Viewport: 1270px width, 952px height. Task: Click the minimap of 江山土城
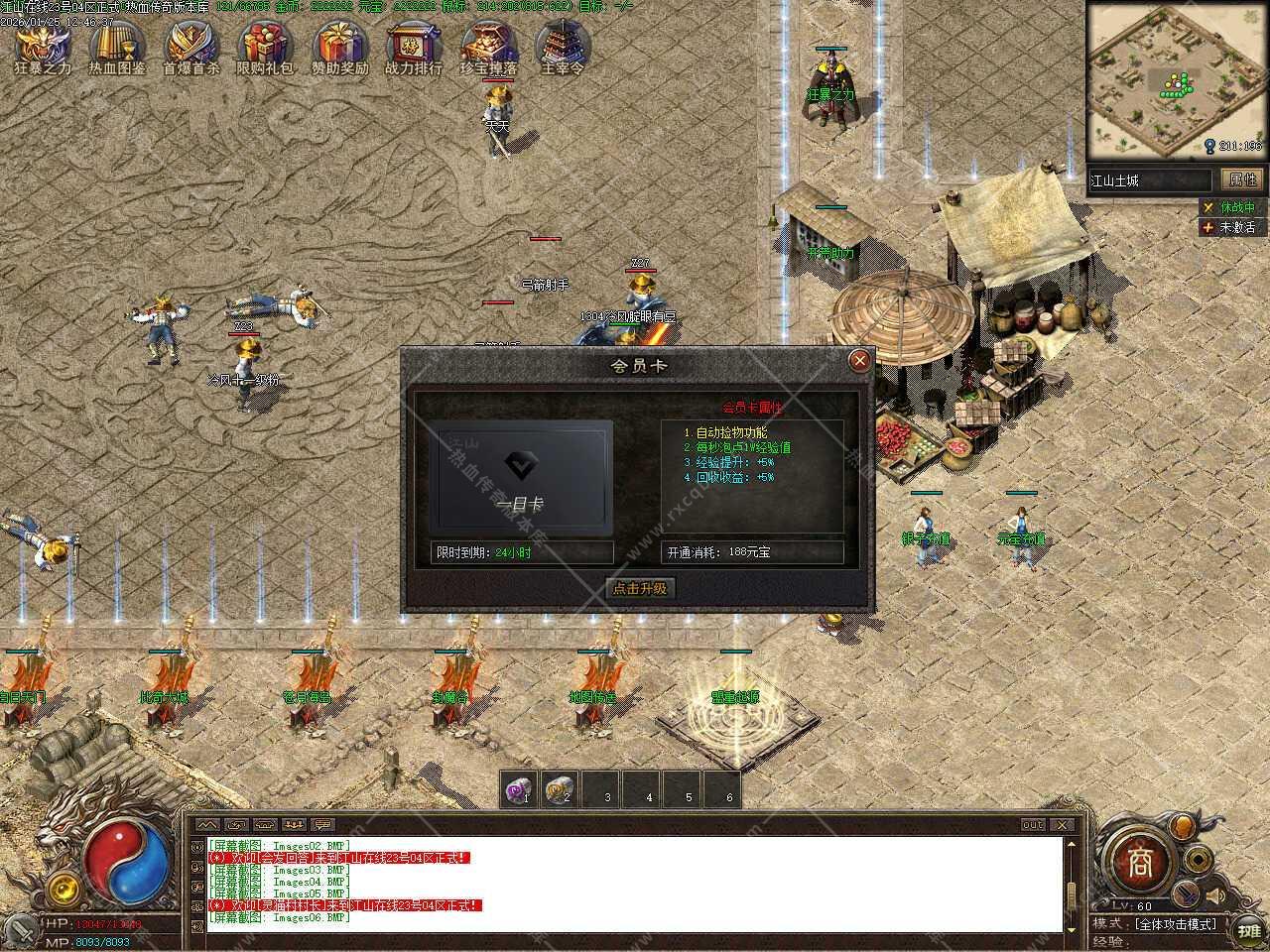[x=1176, y=79]
